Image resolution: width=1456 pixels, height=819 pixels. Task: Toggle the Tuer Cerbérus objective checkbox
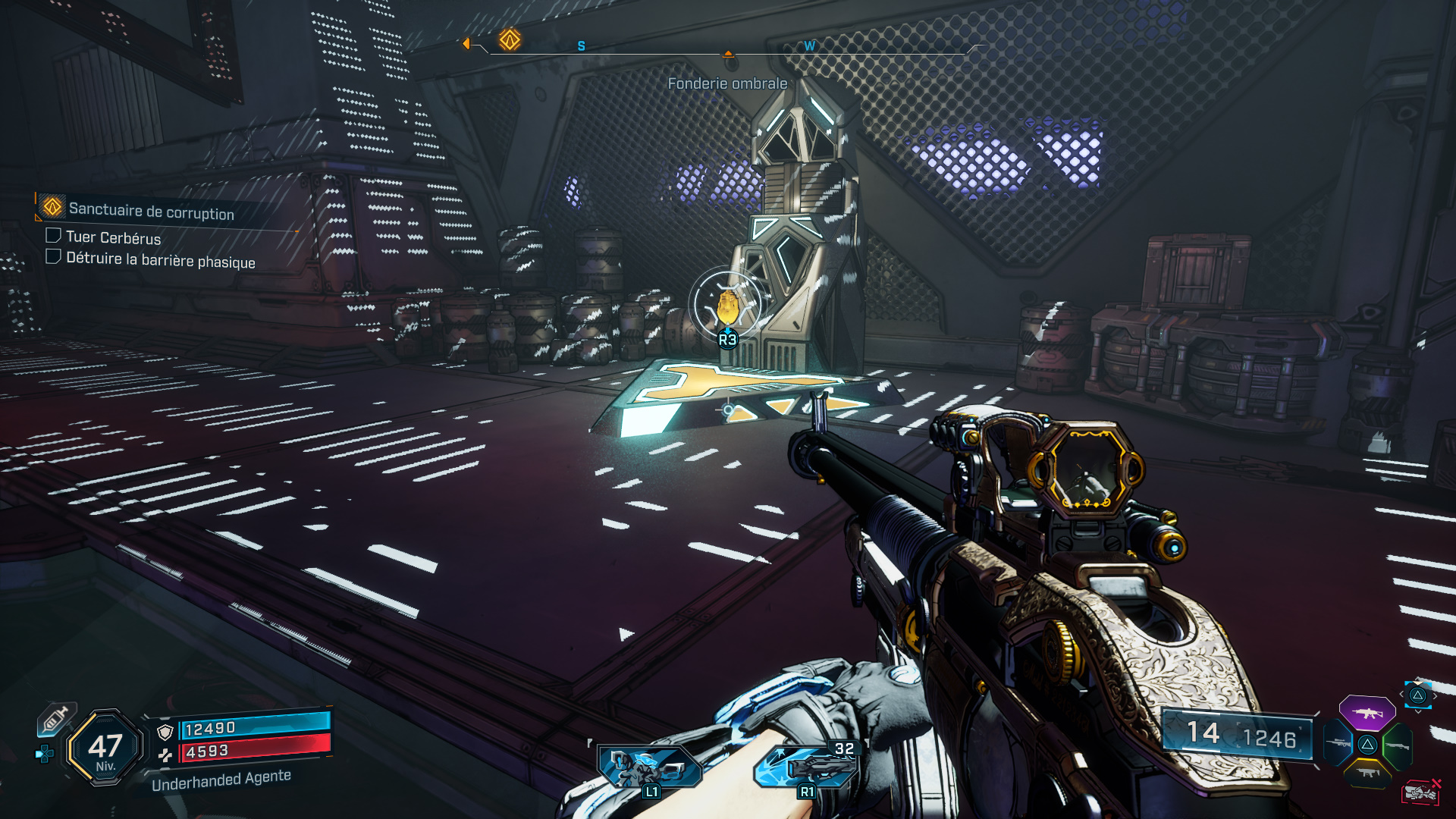pos(53,236)
